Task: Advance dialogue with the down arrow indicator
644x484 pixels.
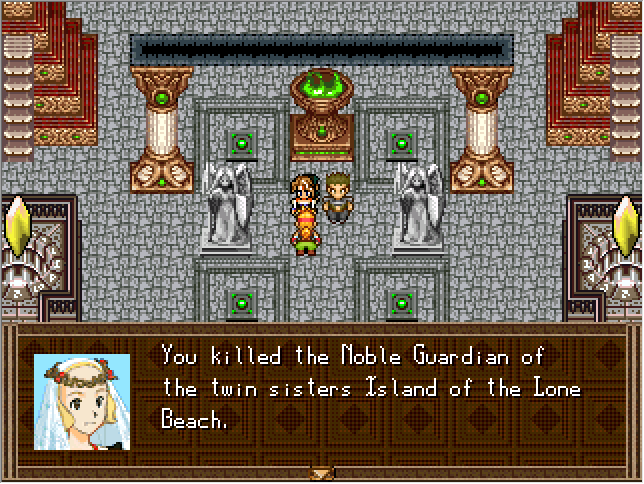Action: 321,473
